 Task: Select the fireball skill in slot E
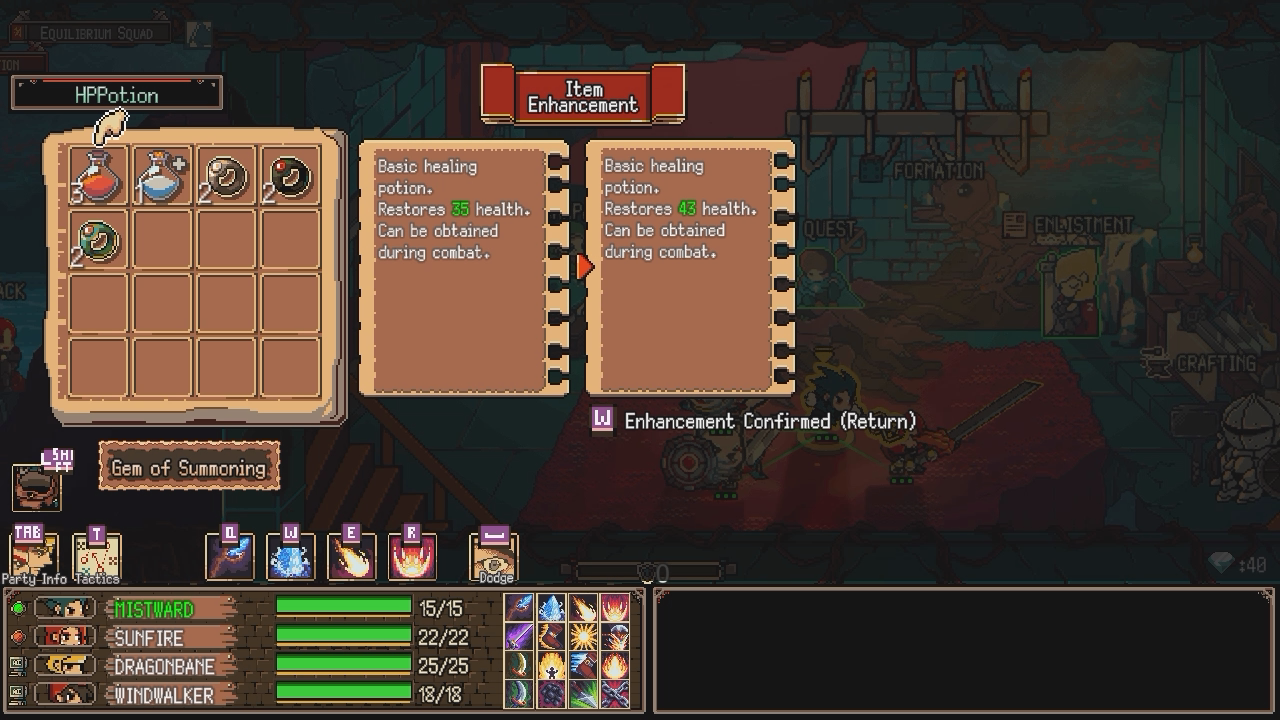(352, 556)
